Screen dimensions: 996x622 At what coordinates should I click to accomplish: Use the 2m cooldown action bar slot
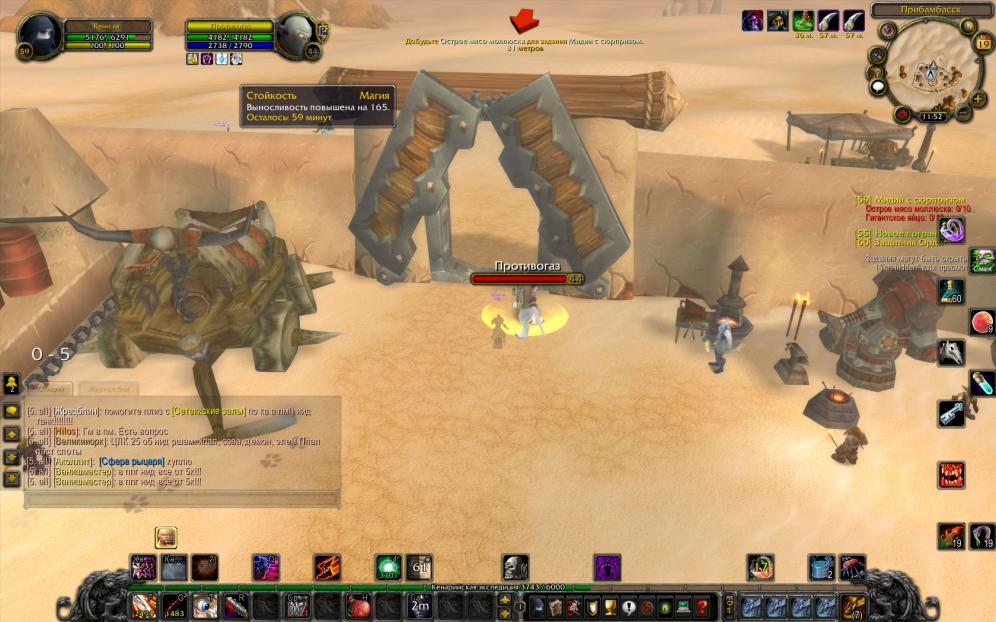click(421, 606)
